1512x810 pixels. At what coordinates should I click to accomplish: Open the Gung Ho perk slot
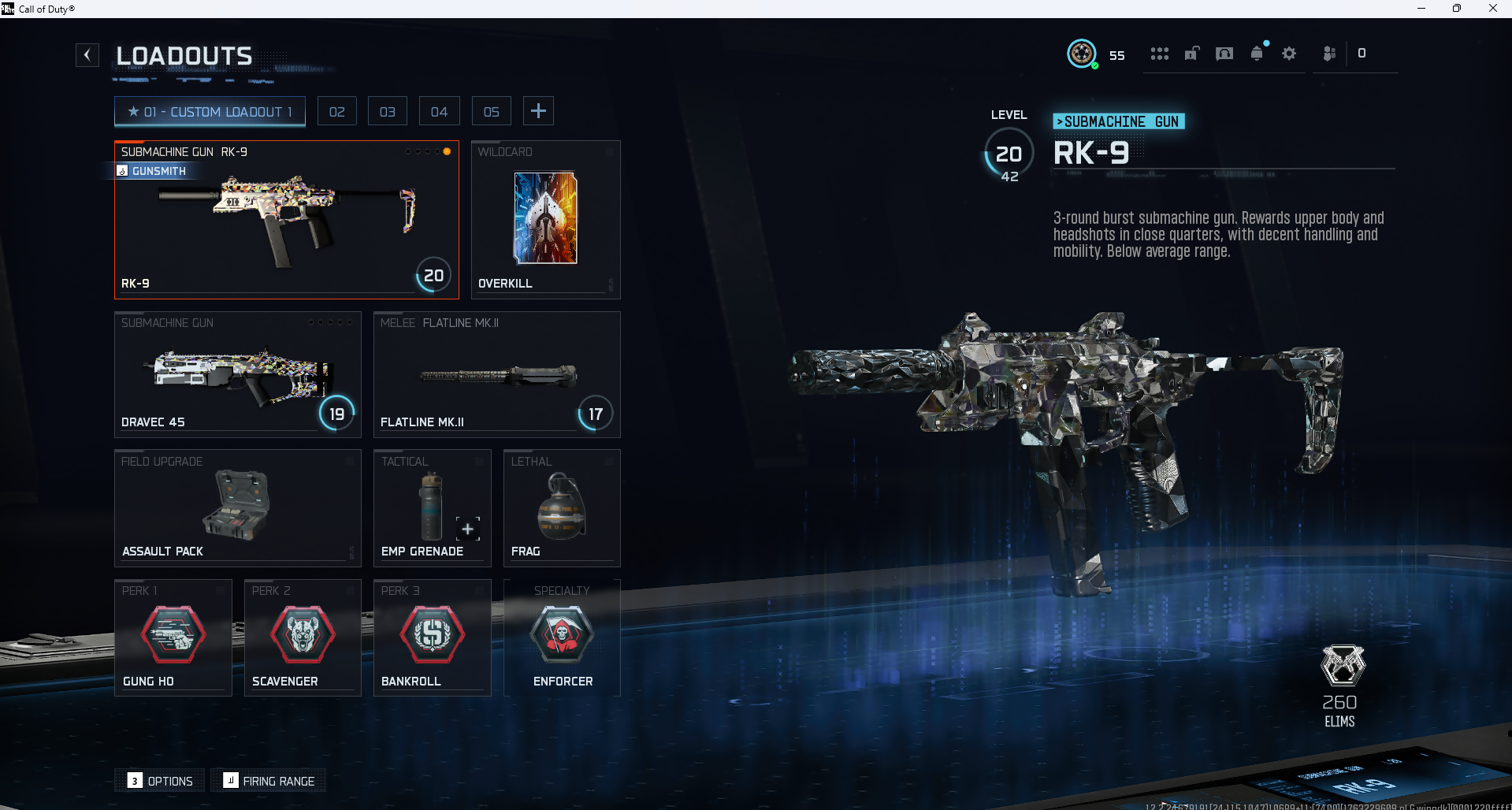point(173,637)
